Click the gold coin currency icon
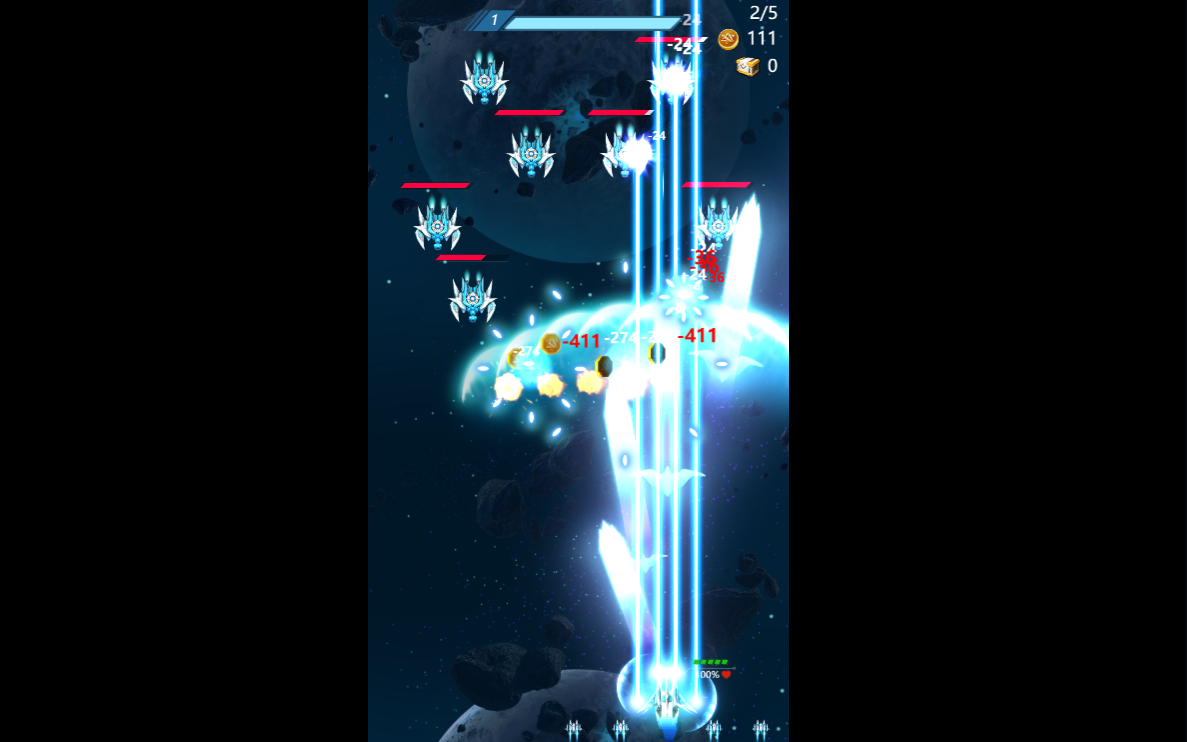This screenshot has height=742, width=1187. coord(728,39)
